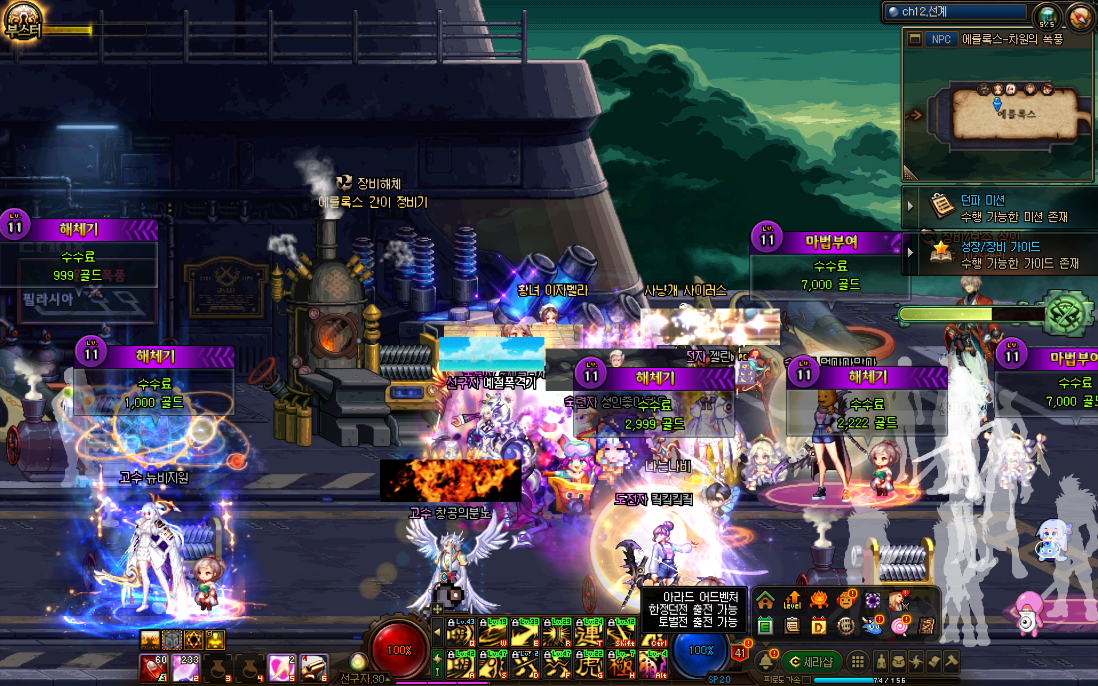Click the character silhouette icon in bottom menu
This screenshot has width=1098, height=686.
coord(881,661)
